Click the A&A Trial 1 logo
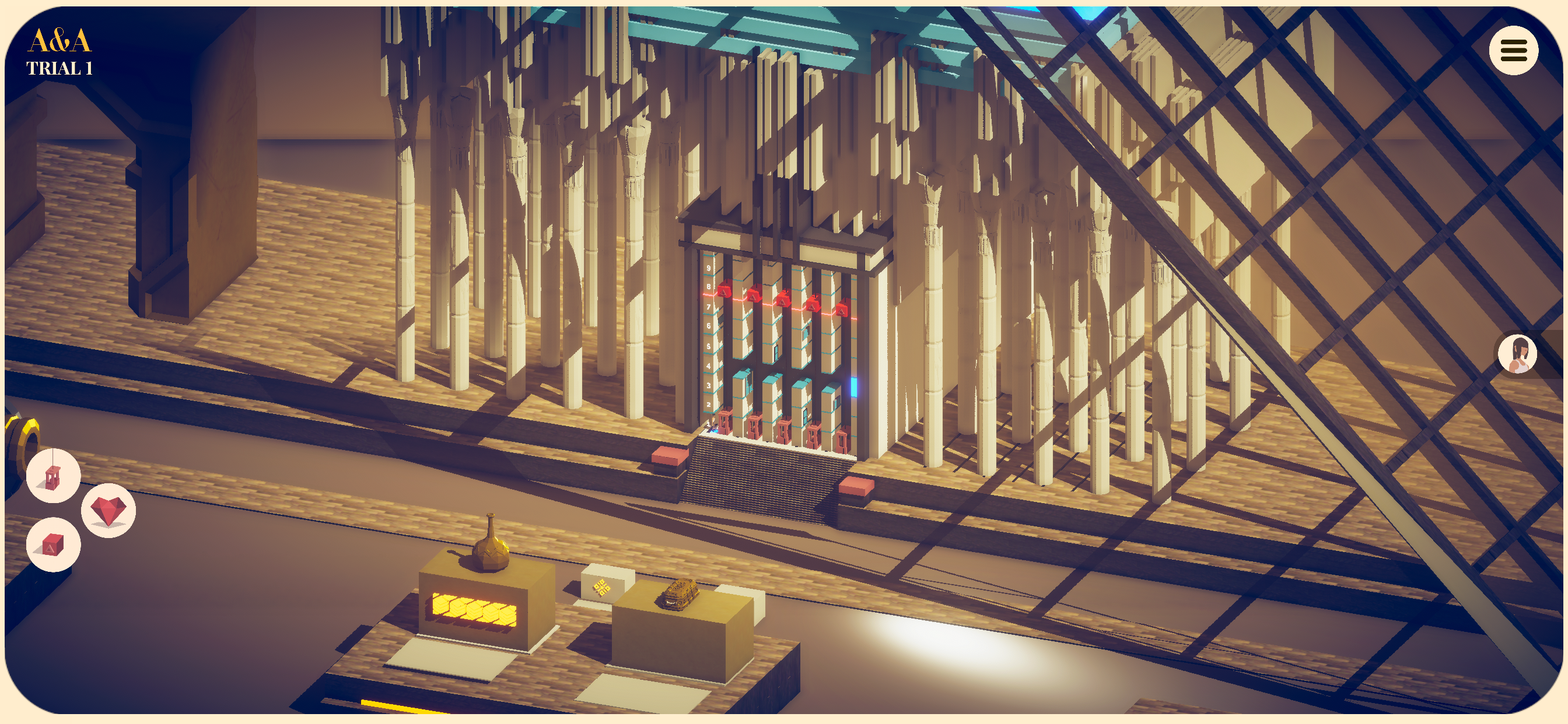Viewport: 1568px width, 724px height. (60, 52)
